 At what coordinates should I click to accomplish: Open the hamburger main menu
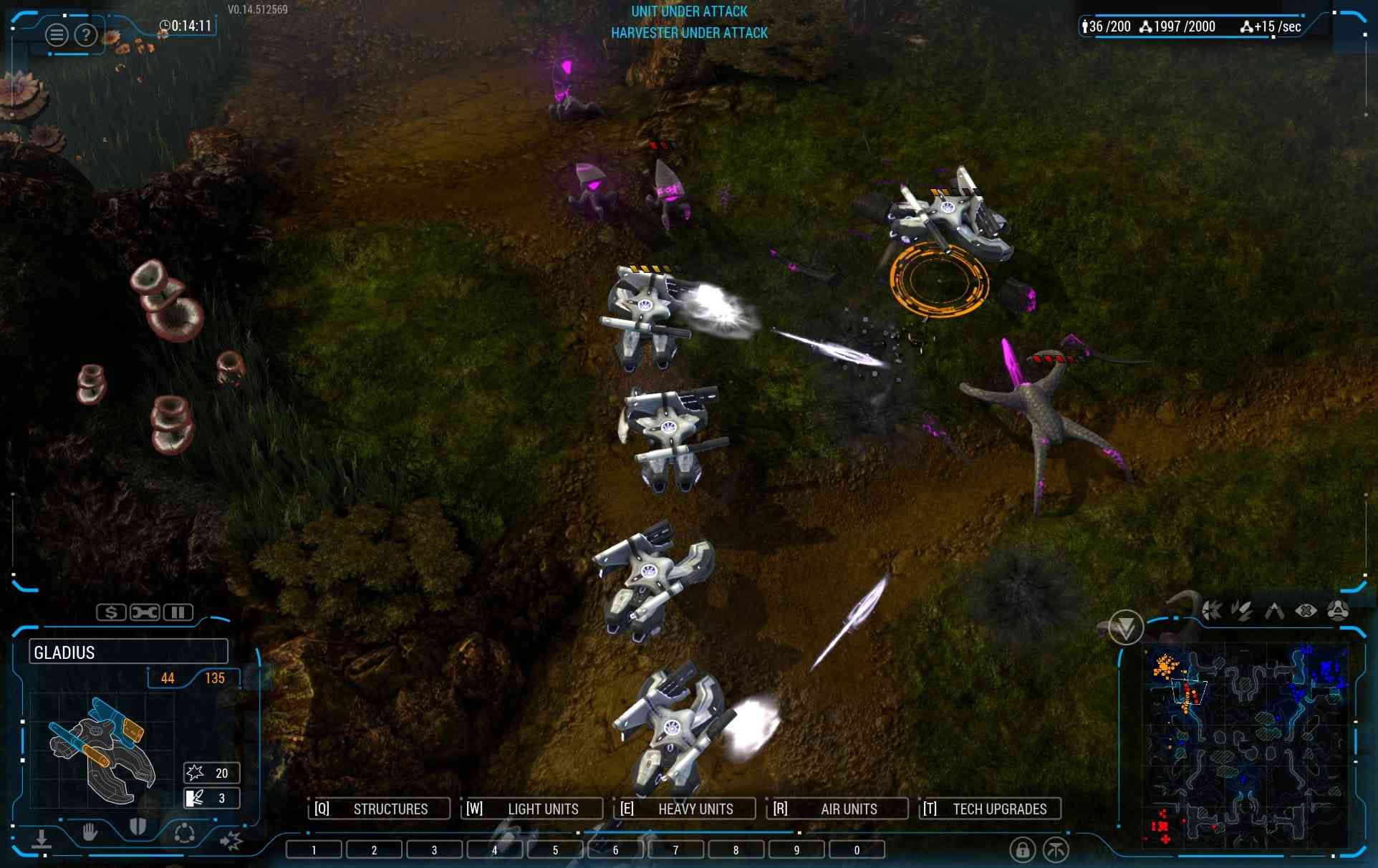tap(57, 34)
